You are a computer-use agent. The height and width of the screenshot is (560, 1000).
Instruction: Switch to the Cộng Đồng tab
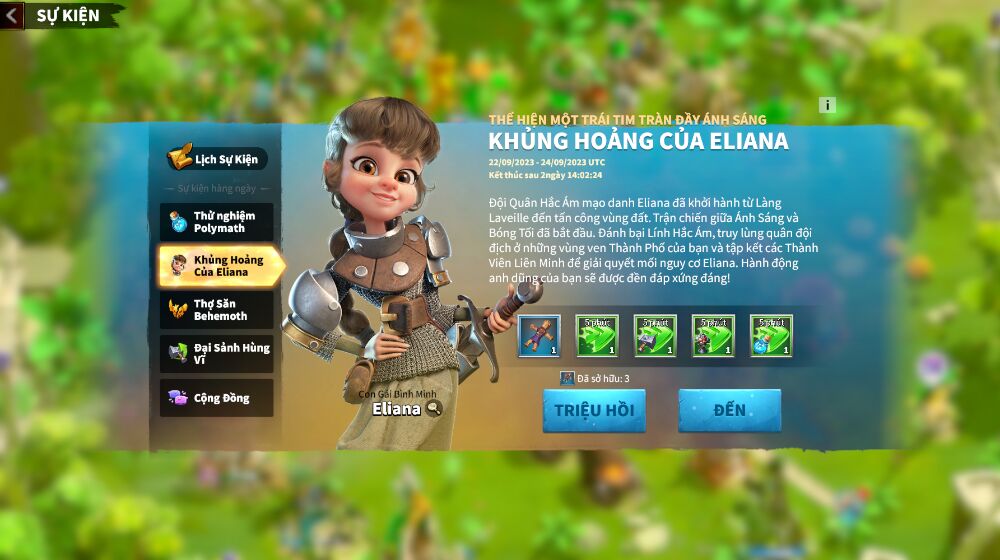[x=217, y=398]
